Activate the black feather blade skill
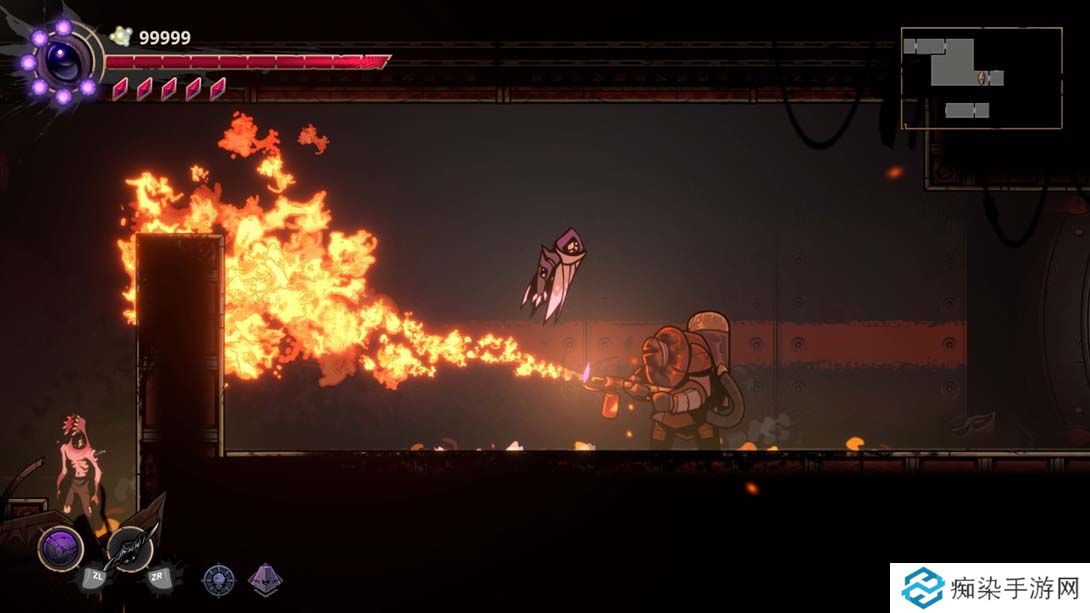Viewport: 1090px width, 613px height. pyautogui.click(x=130, y=547)
